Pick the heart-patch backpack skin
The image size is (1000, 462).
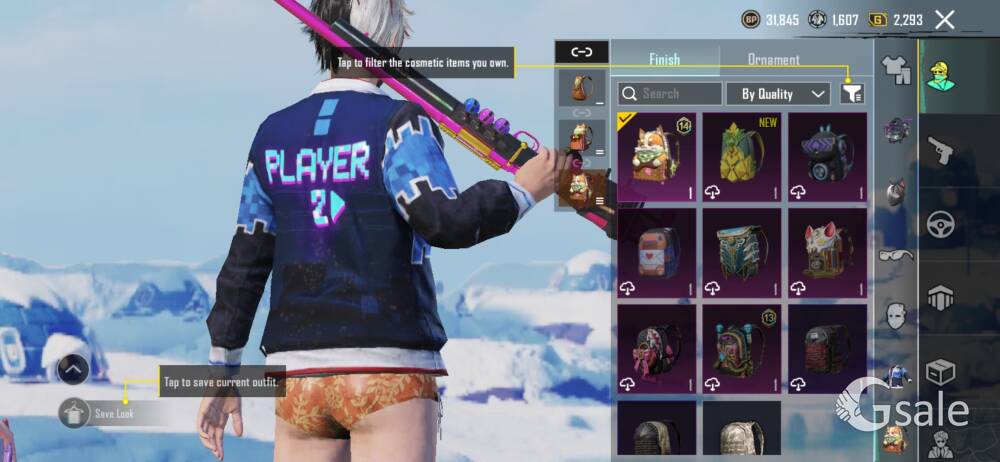coord(656,252)
